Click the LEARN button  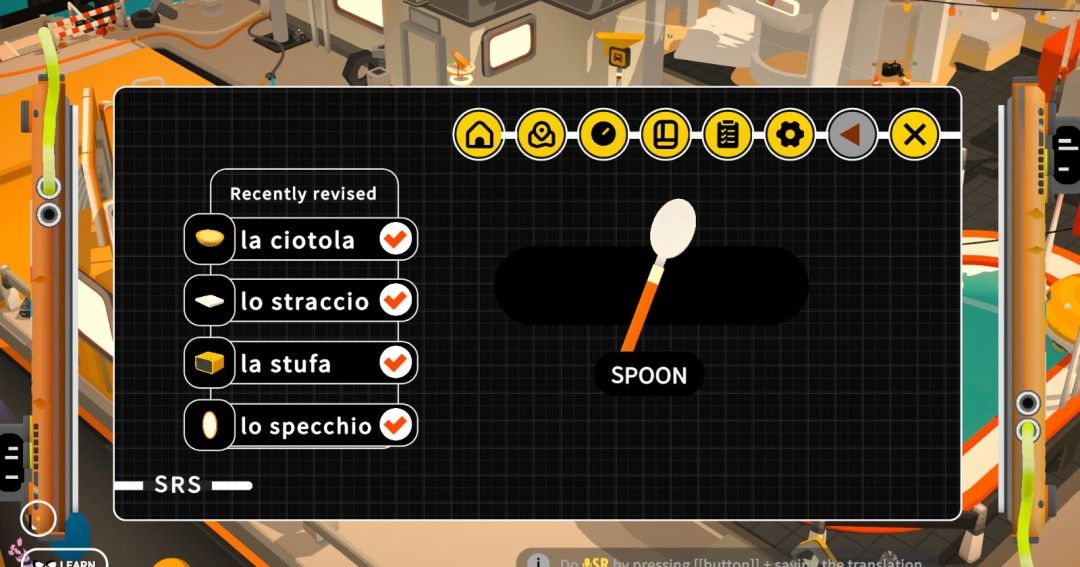click(x=66, y=560)
